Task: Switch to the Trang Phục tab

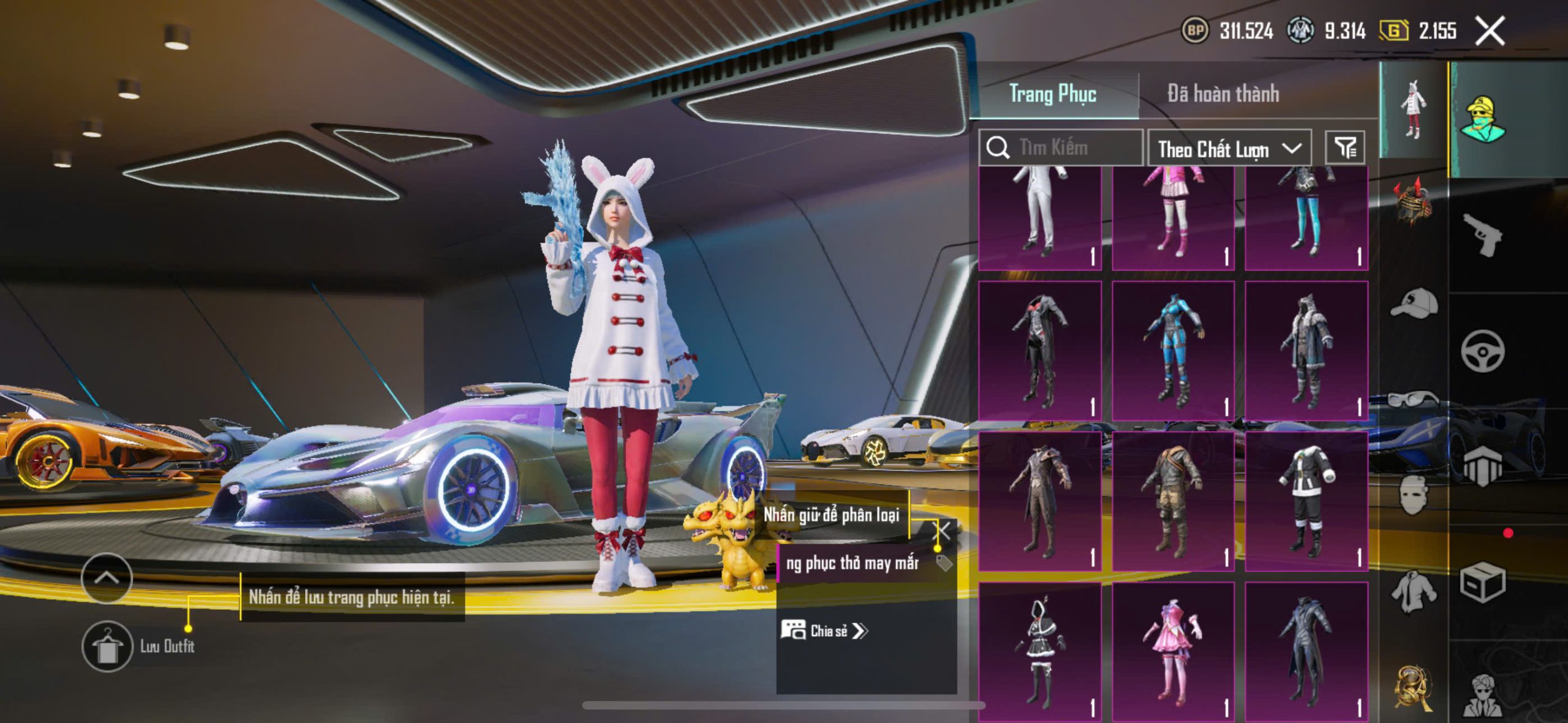Action: pyautogui.click(x=1052, y=94)
